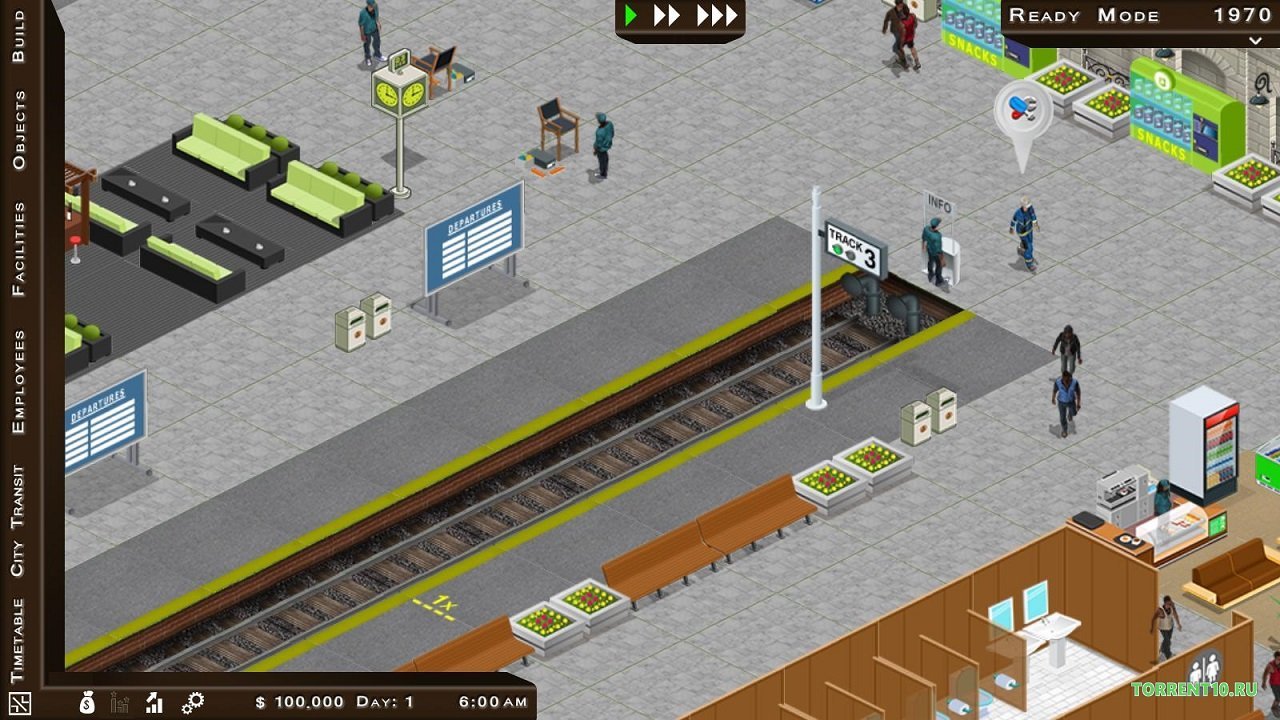1280x720 pixels.
Task: Click the collapse arrows icon in bottom-left corner
Action: click(x=20, y=703)
